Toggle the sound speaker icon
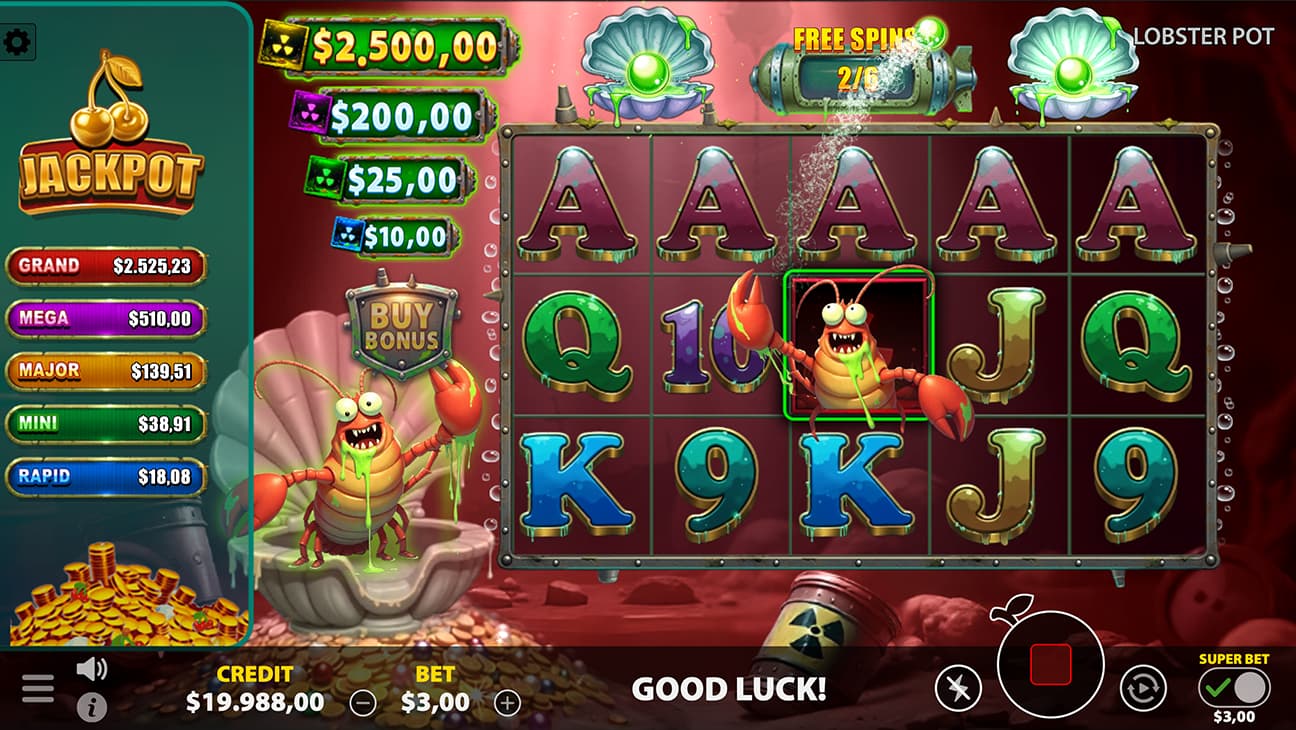 tap(91, 669)
